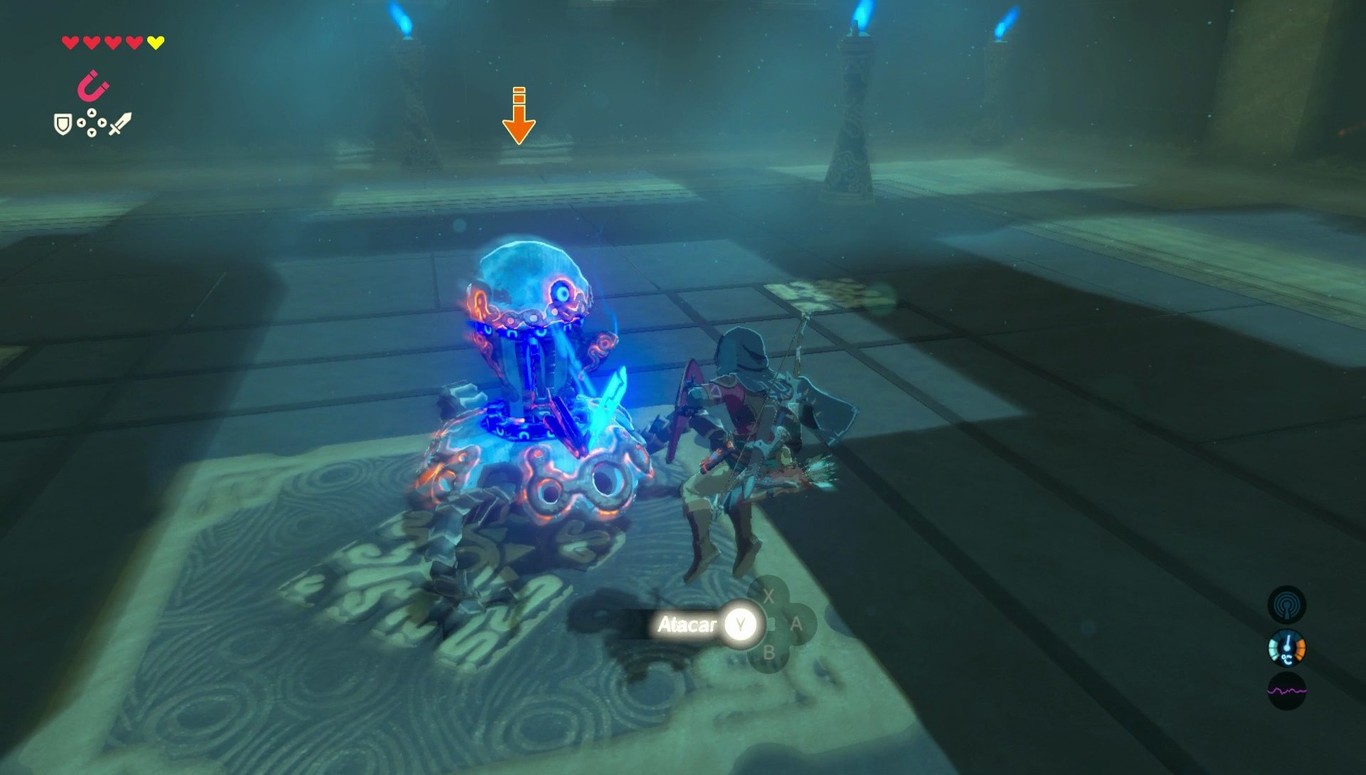Click the shield icon in the HUD
Image resolution: width=1366 pixels, height=775 pixels.
click(63, 123)
